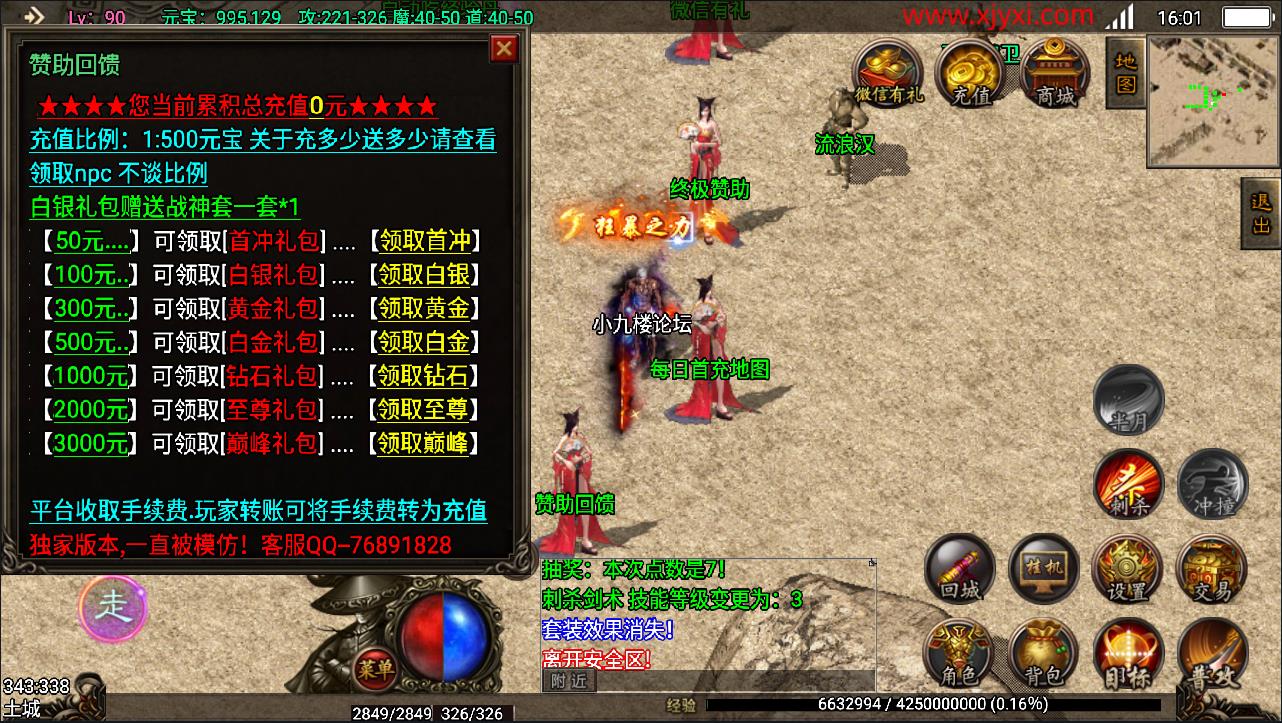Click the minimap
Screen dimensions: 1282x723
(1213, 100)
